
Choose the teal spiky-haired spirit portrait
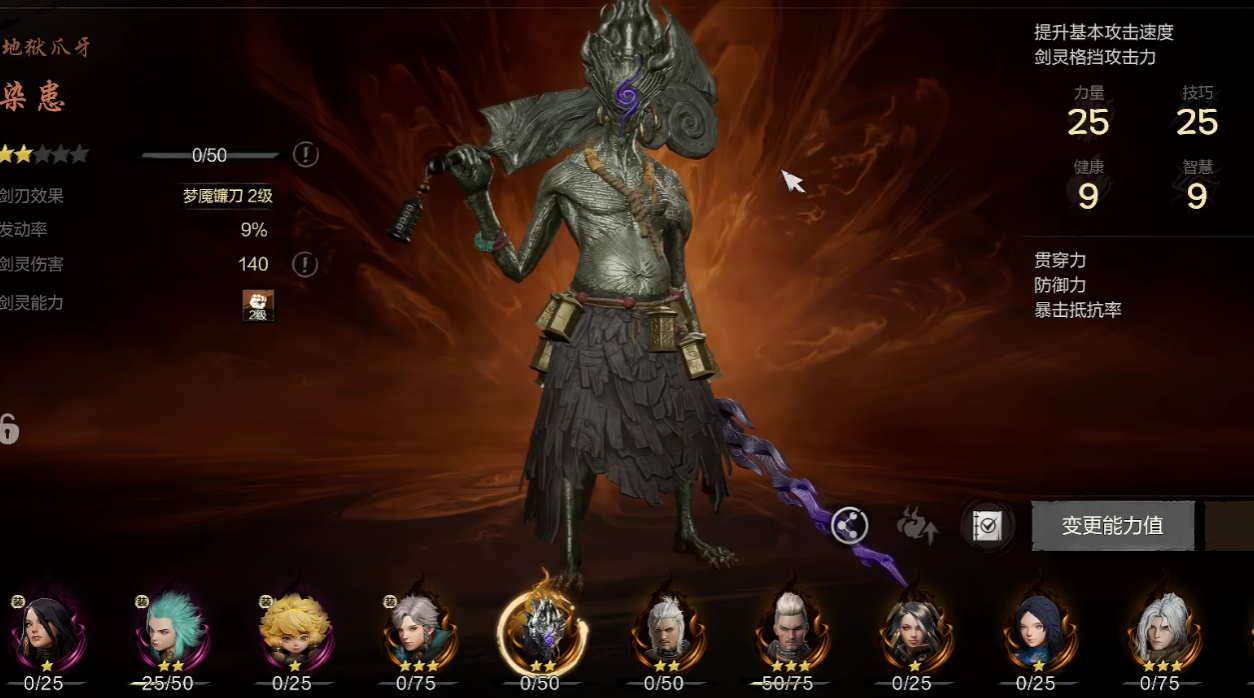coord(167,630)
